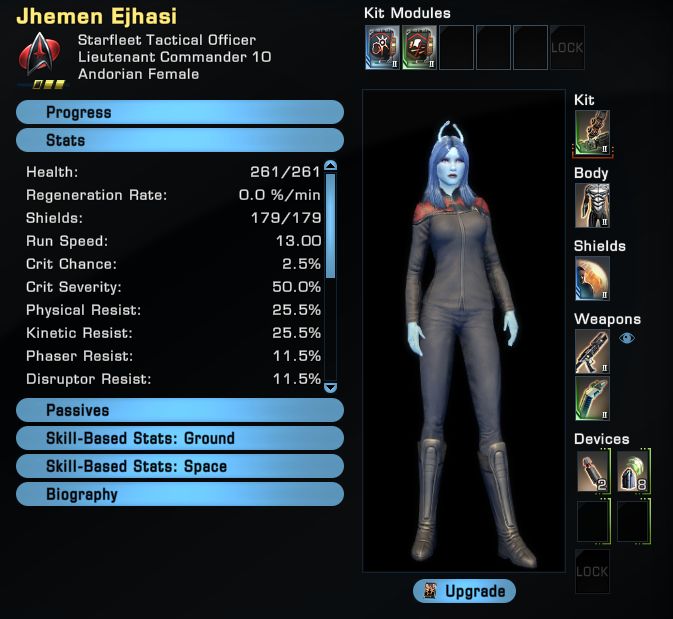Select the green-bordered second kit module

click(420, 47)
